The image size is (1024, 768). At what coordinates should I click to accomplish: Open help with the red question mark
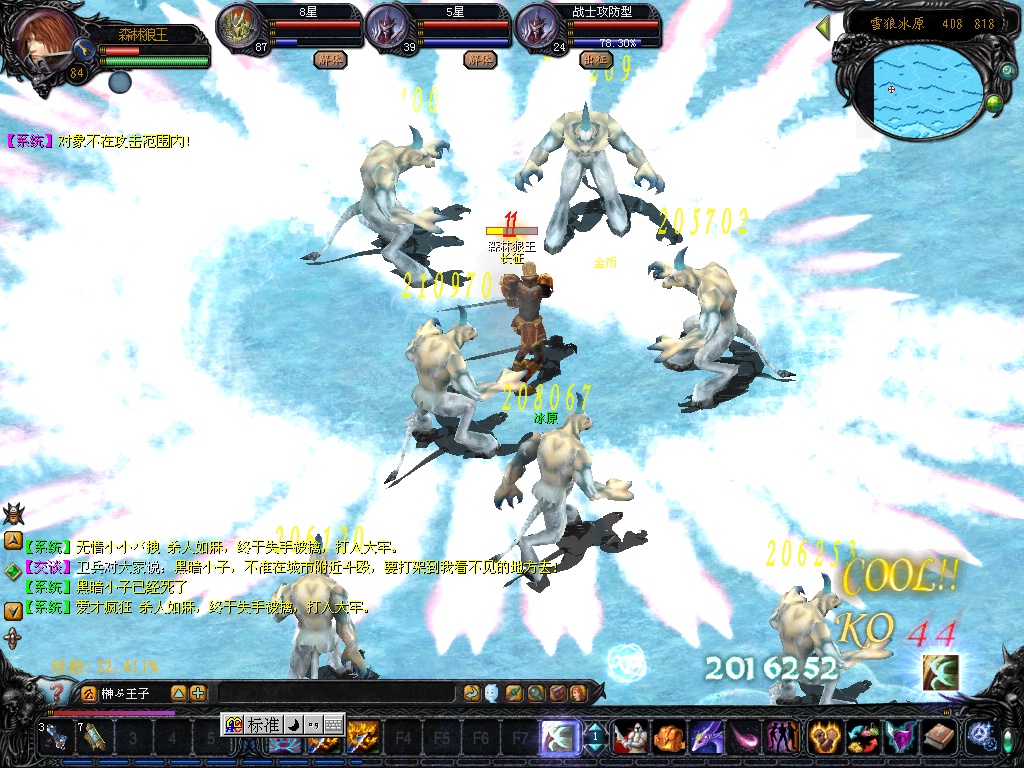[x=58, y=693]
